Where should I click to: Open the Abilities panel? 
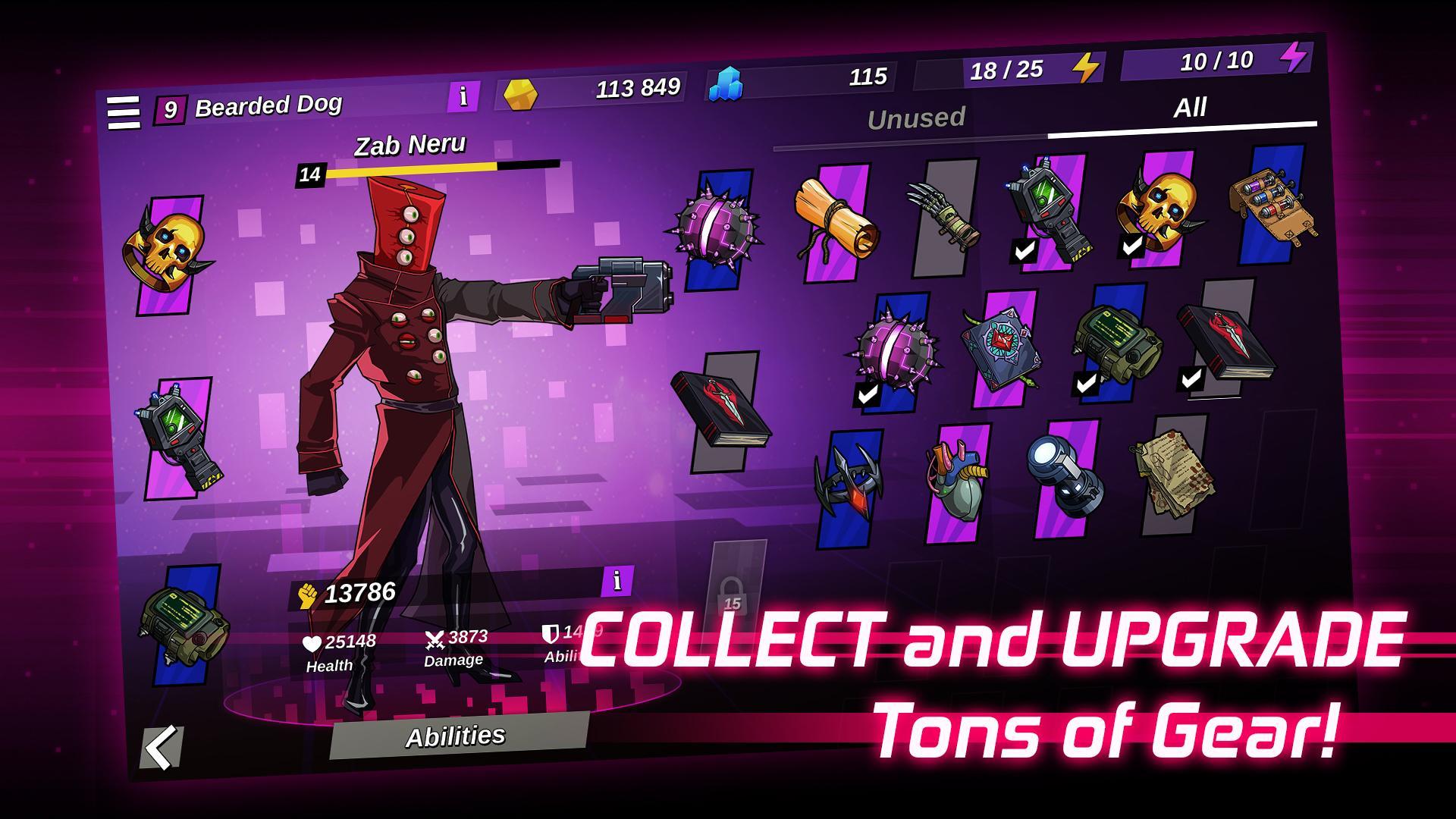[457, 736]
